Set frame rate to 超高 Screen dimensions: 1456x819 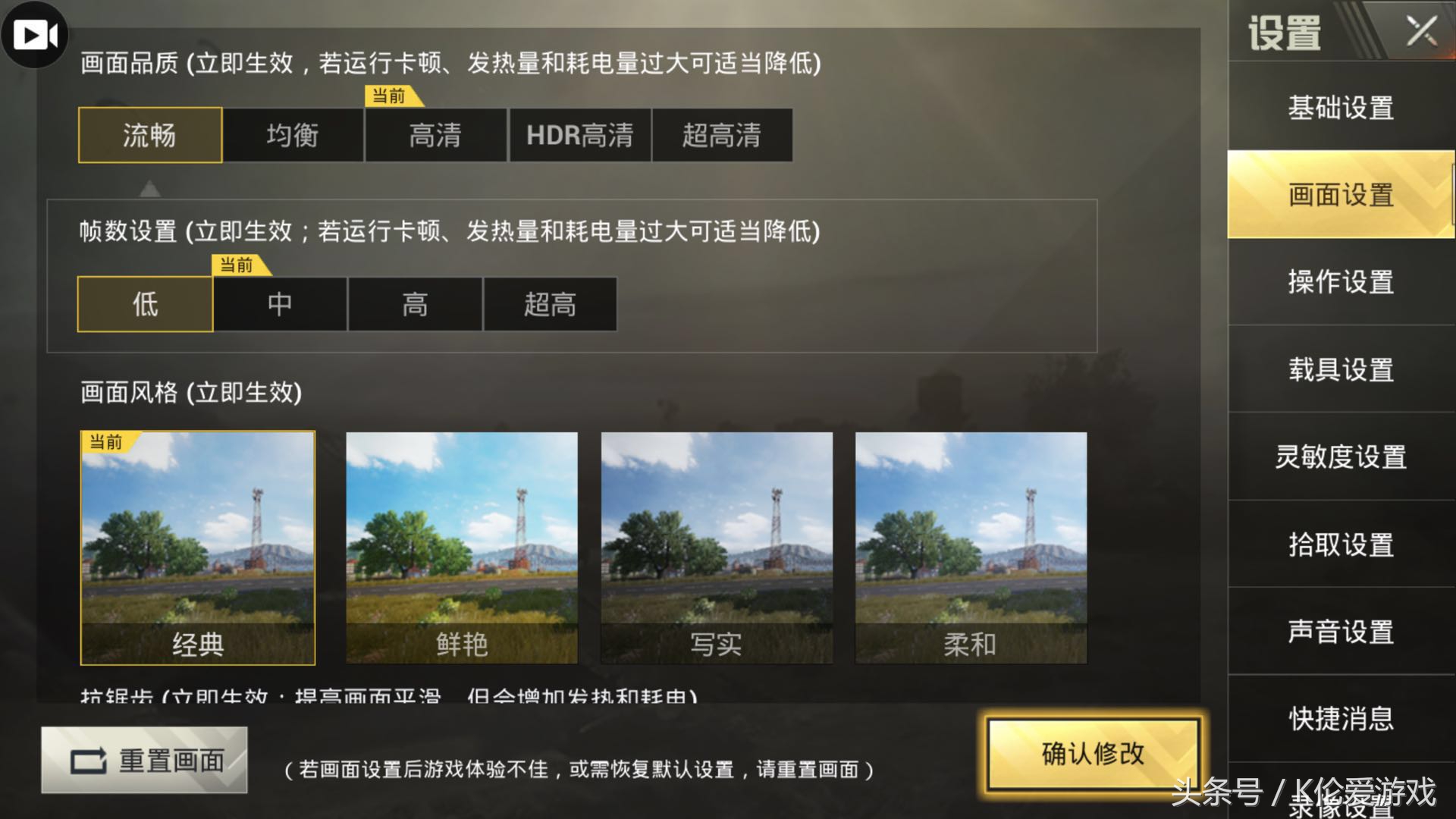coord(548,305)
